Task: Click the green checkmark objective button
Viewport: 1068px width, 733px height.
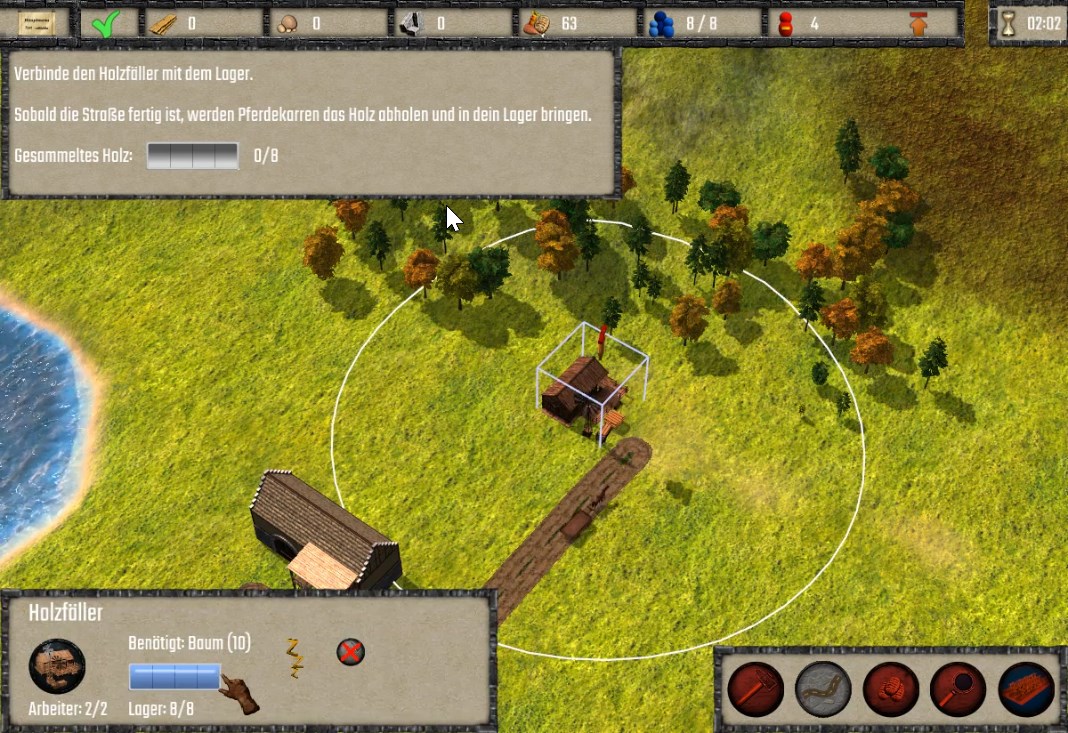Action: tap(101, 23)
